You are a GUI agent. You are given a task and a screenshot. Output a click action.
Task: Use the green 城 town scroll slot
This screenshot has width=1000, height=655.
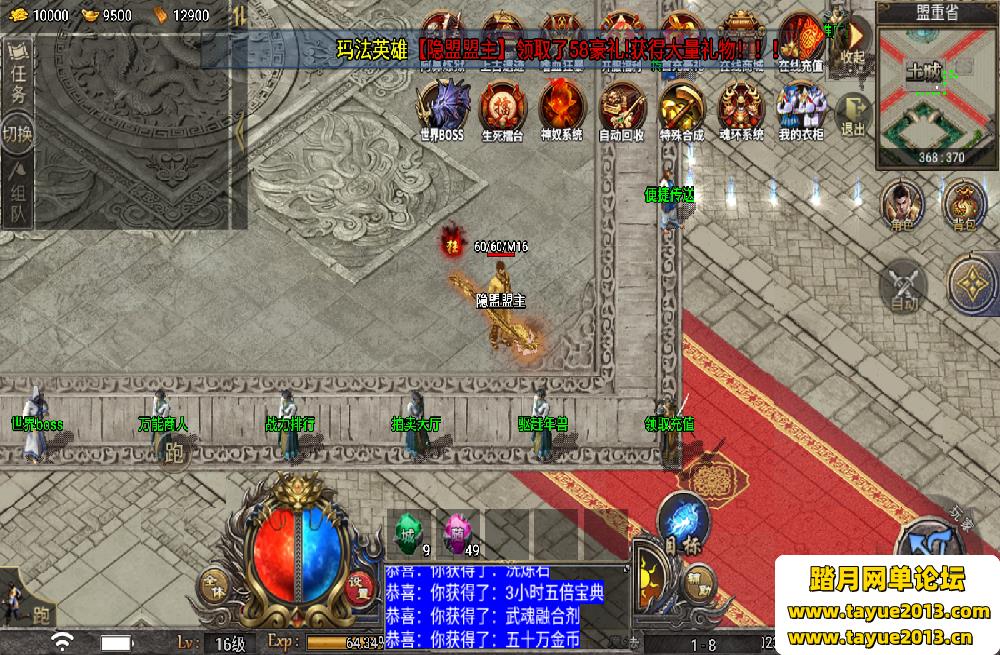pos(409,532)
